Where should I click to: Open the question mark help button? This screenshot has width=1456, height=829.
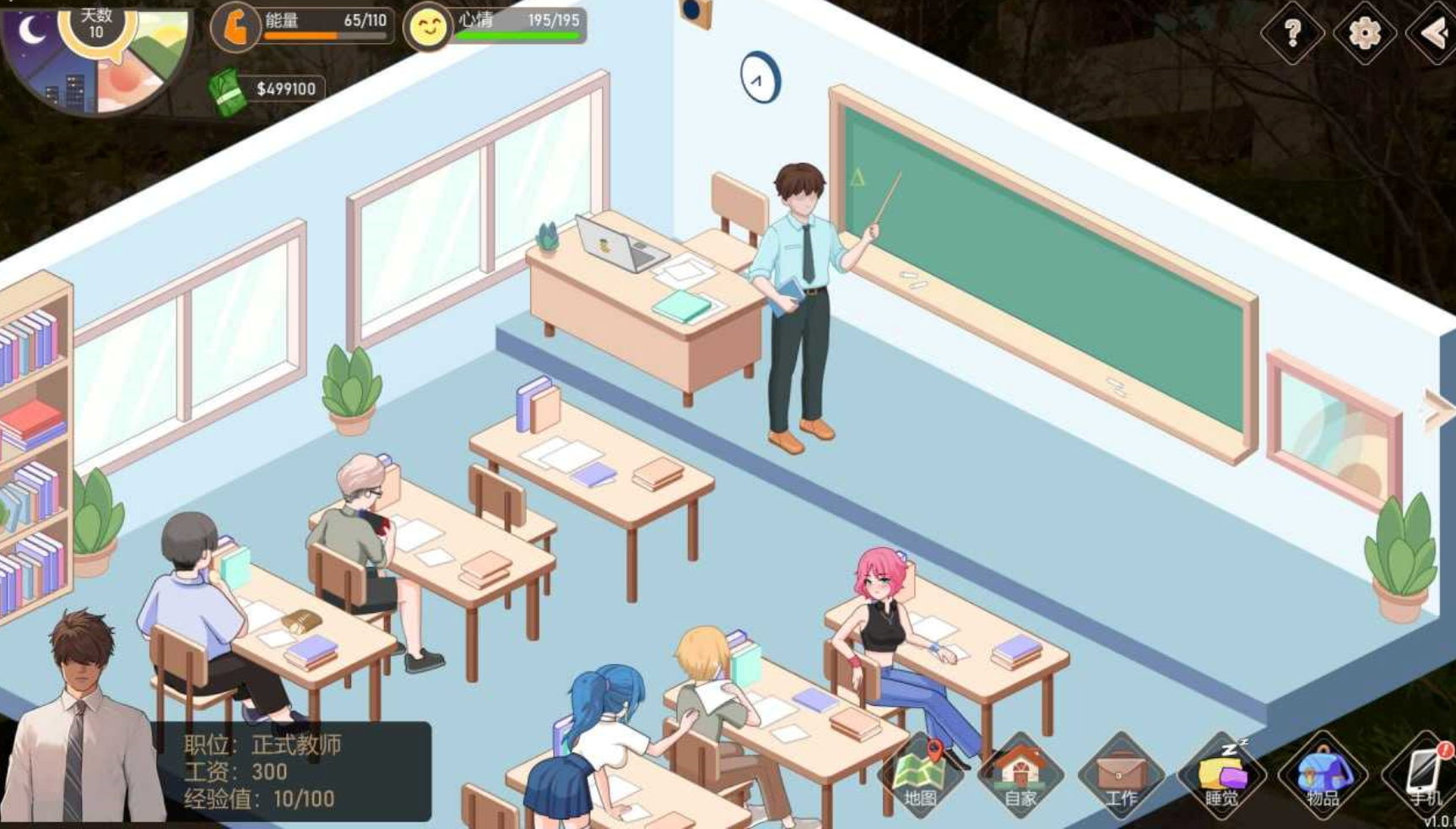tap(1292, 33)
